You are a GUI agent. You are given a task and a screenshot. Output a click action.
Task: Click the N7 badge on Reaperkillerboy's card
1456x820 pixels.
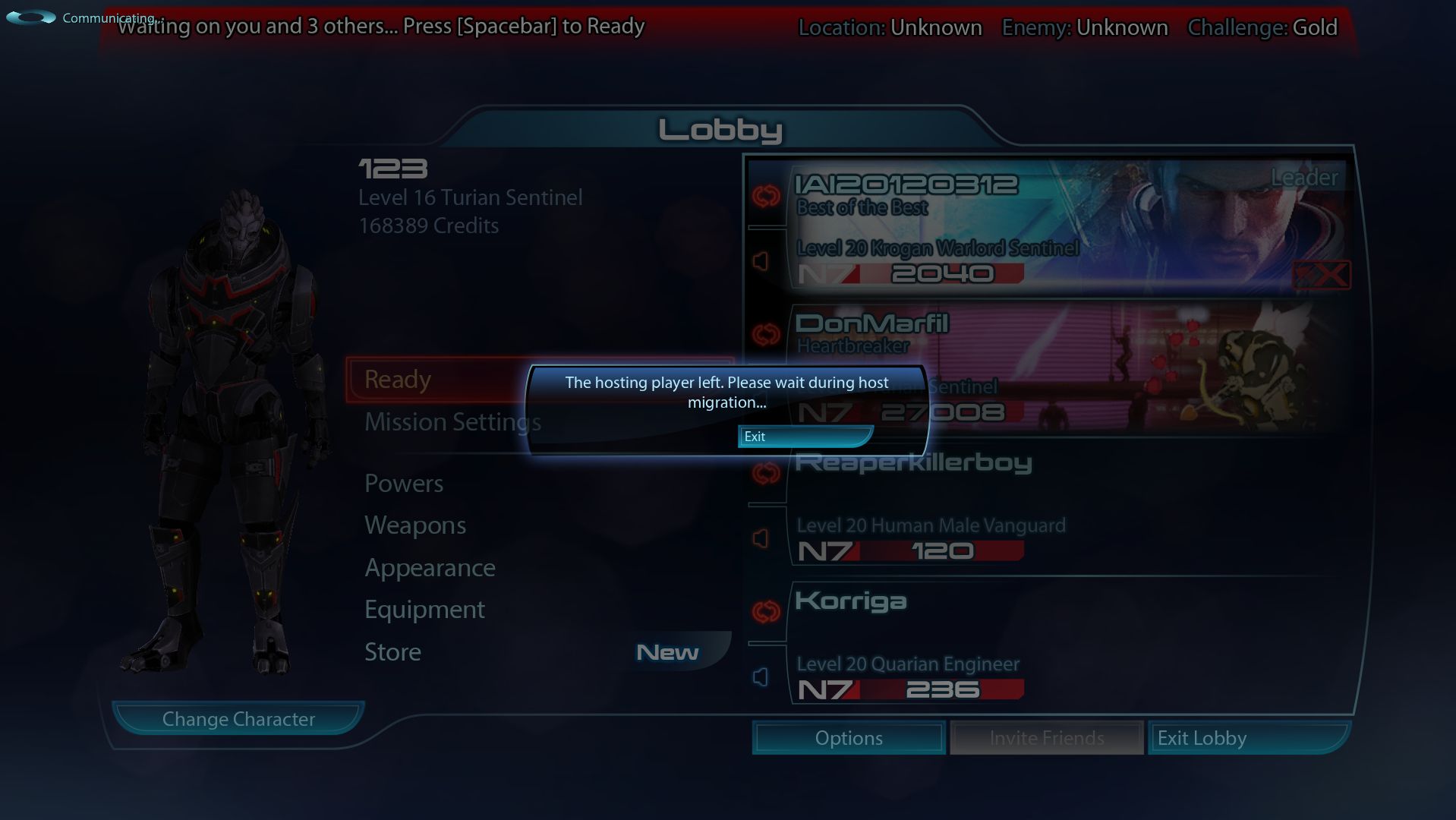coord(827,550)
